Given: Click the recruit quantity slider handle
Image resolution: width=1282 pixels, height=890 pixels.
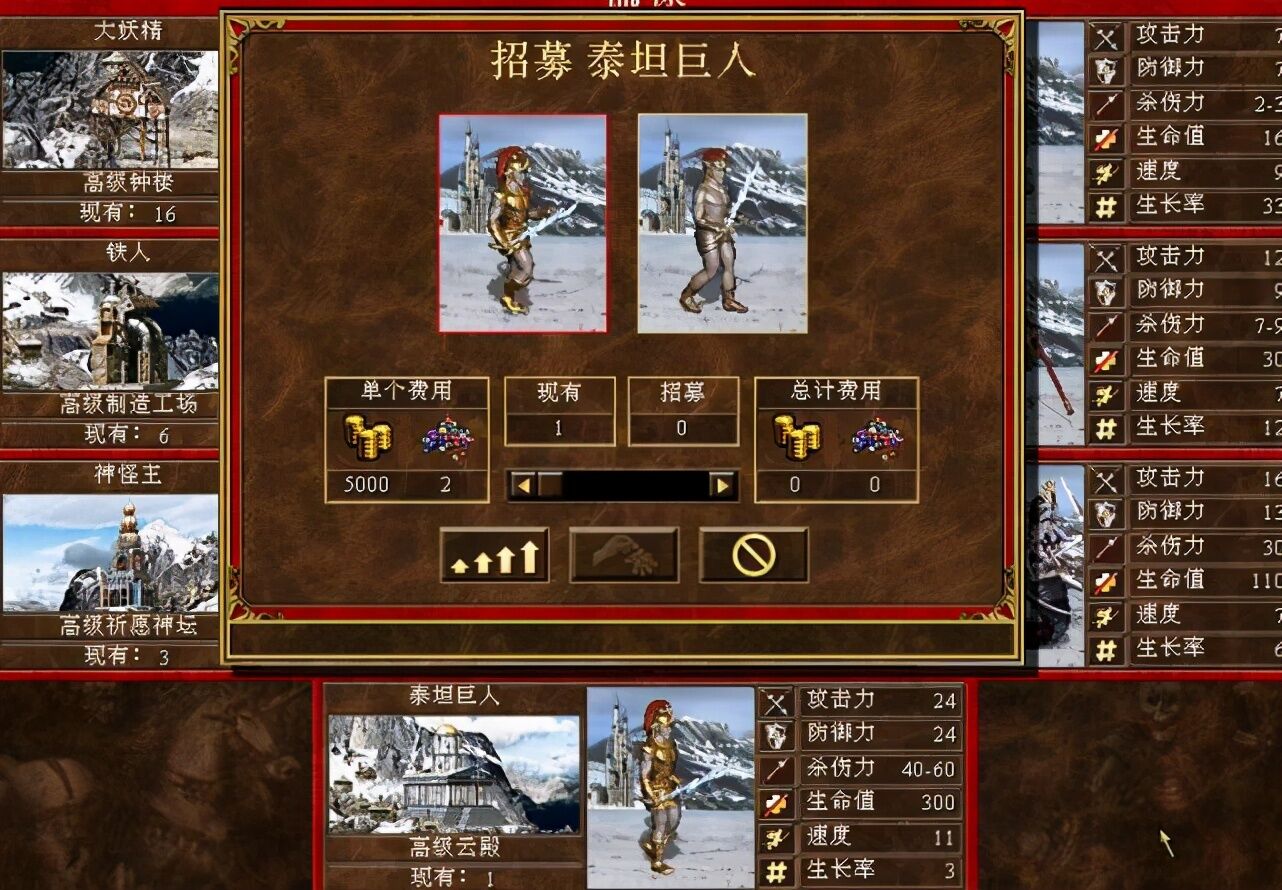Looking at the screenshot, I should (552, 484).
